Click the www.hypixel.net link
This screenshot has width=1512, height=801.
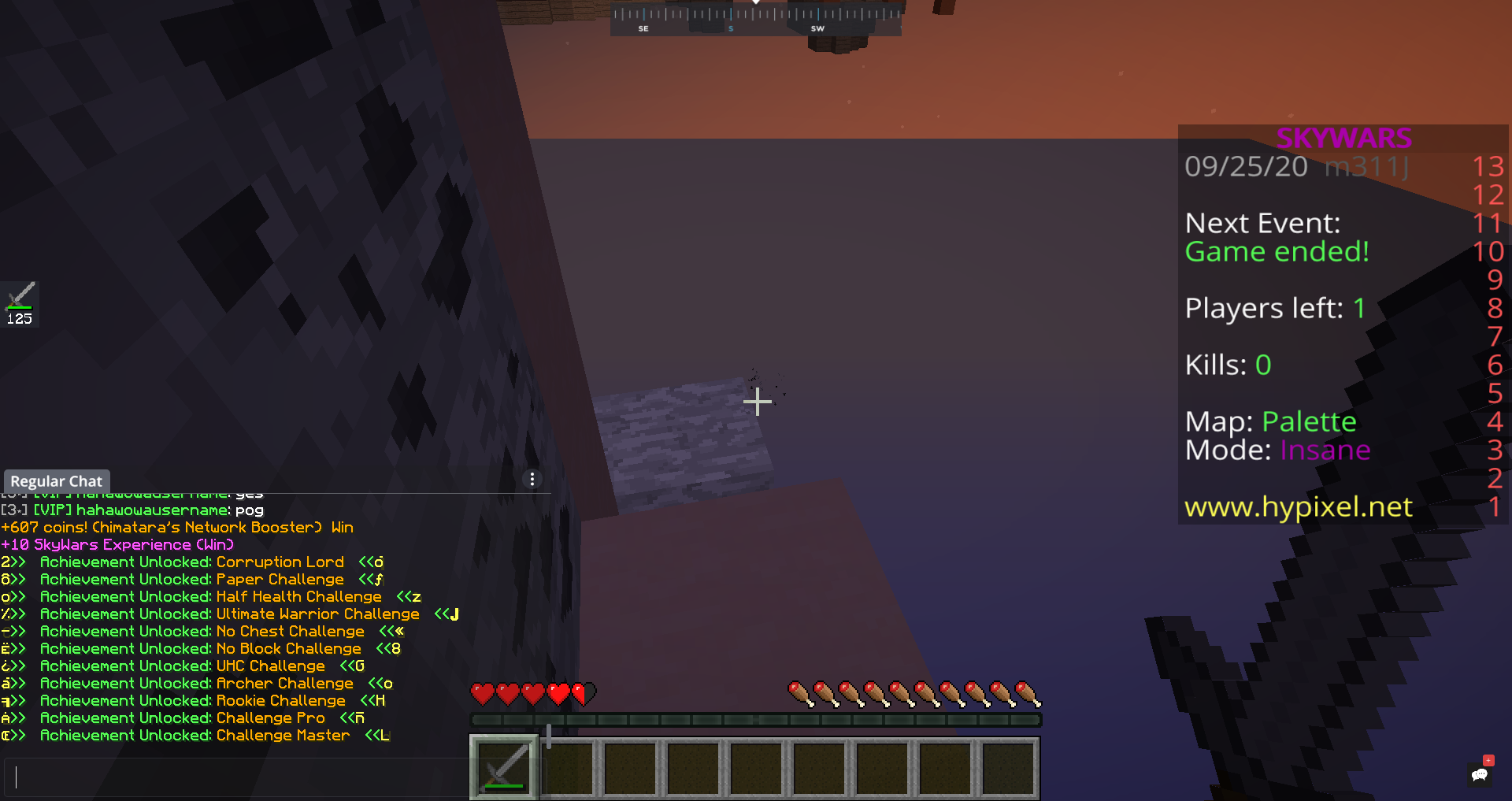pyautogui.click(x=1297, y=506)
